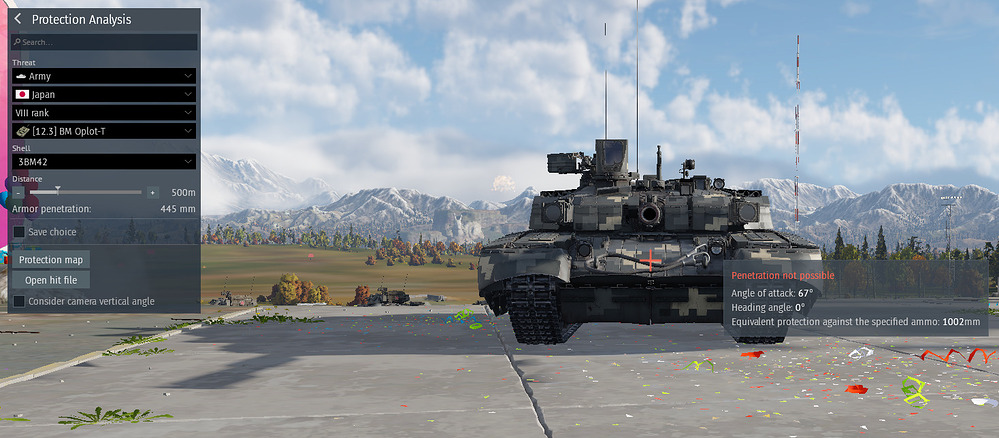Change the Japan nation dropdown
This screenshot has width=999, height=438.
click(x=104, y=94)
